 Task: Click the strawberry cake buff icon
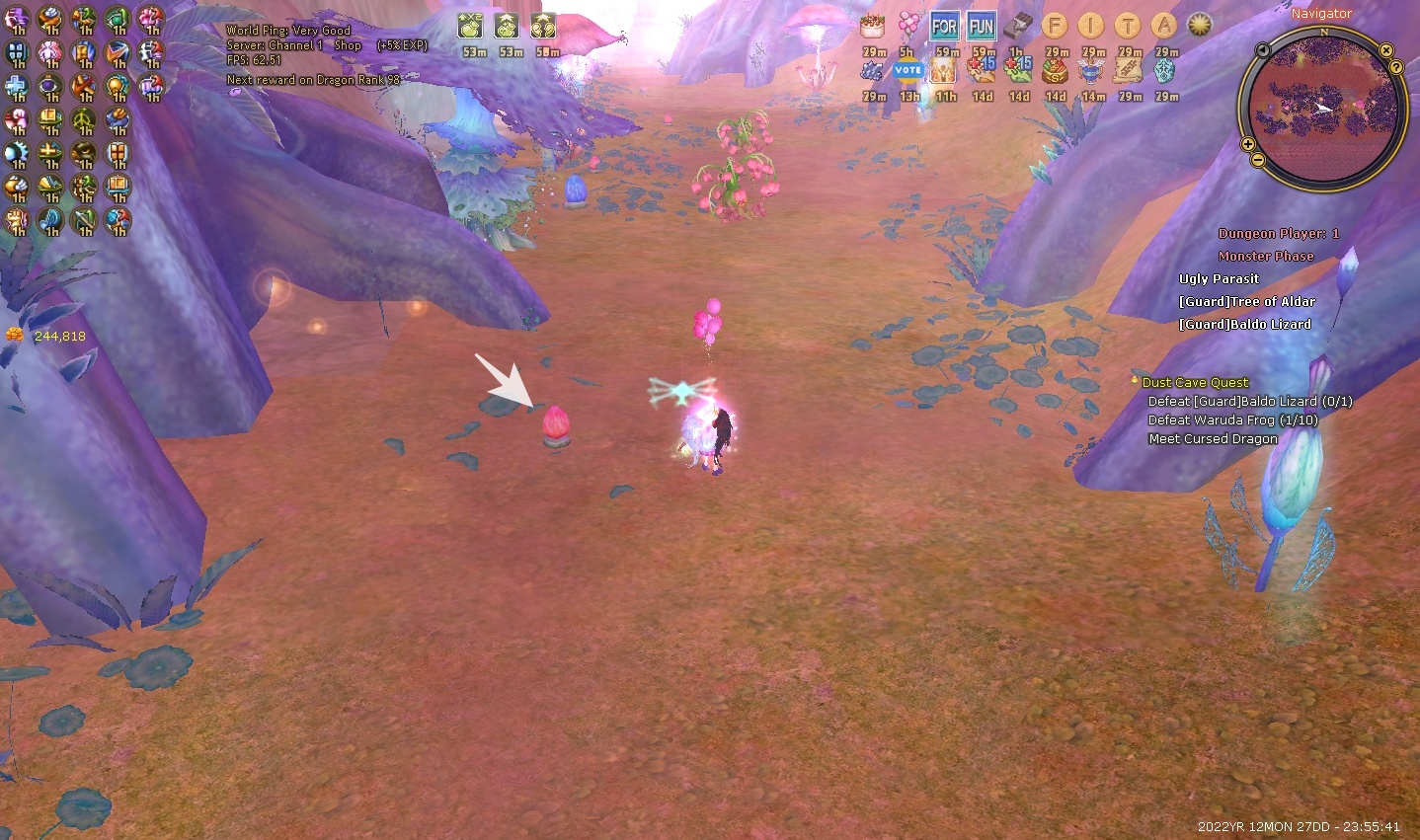click(x=872, y=27)
